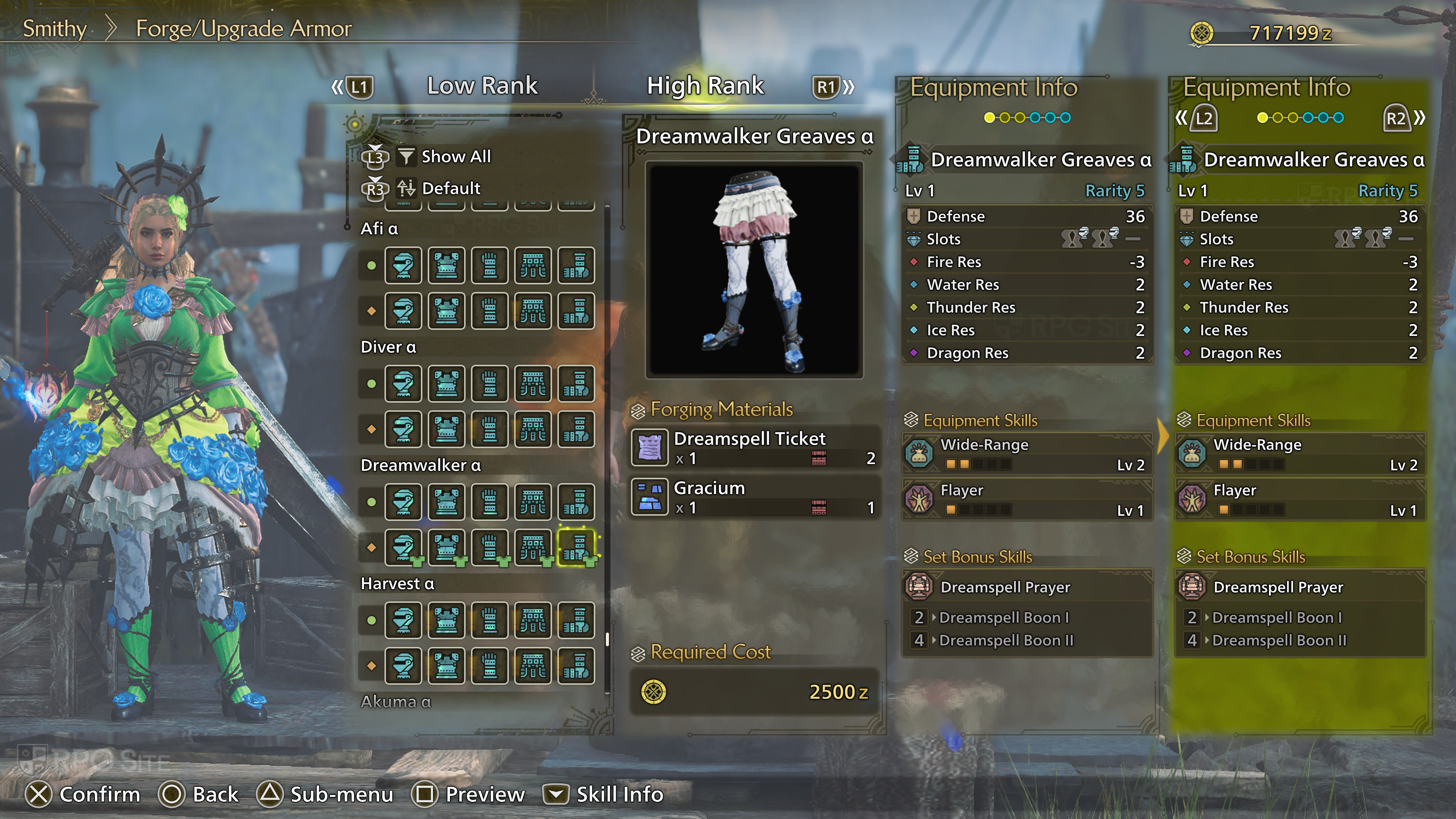Image resolution: width=1456 pixels, height=819 pixels.
Task: Pick the Afi α greaves in the diamond-marked row
Action: coord(576,311)
